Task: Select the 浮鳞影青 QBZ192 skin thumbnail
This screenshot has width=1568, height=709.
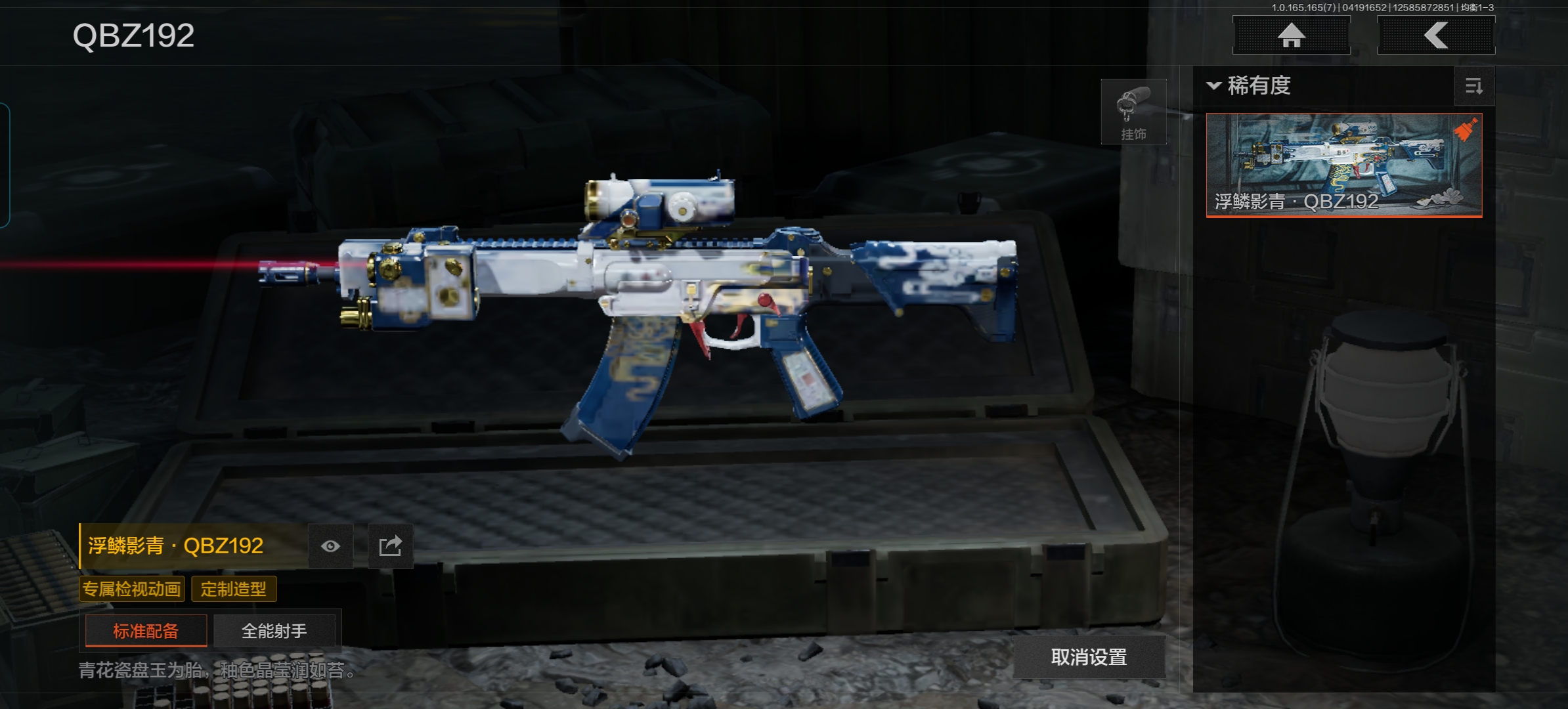Action: [1343, 165]
